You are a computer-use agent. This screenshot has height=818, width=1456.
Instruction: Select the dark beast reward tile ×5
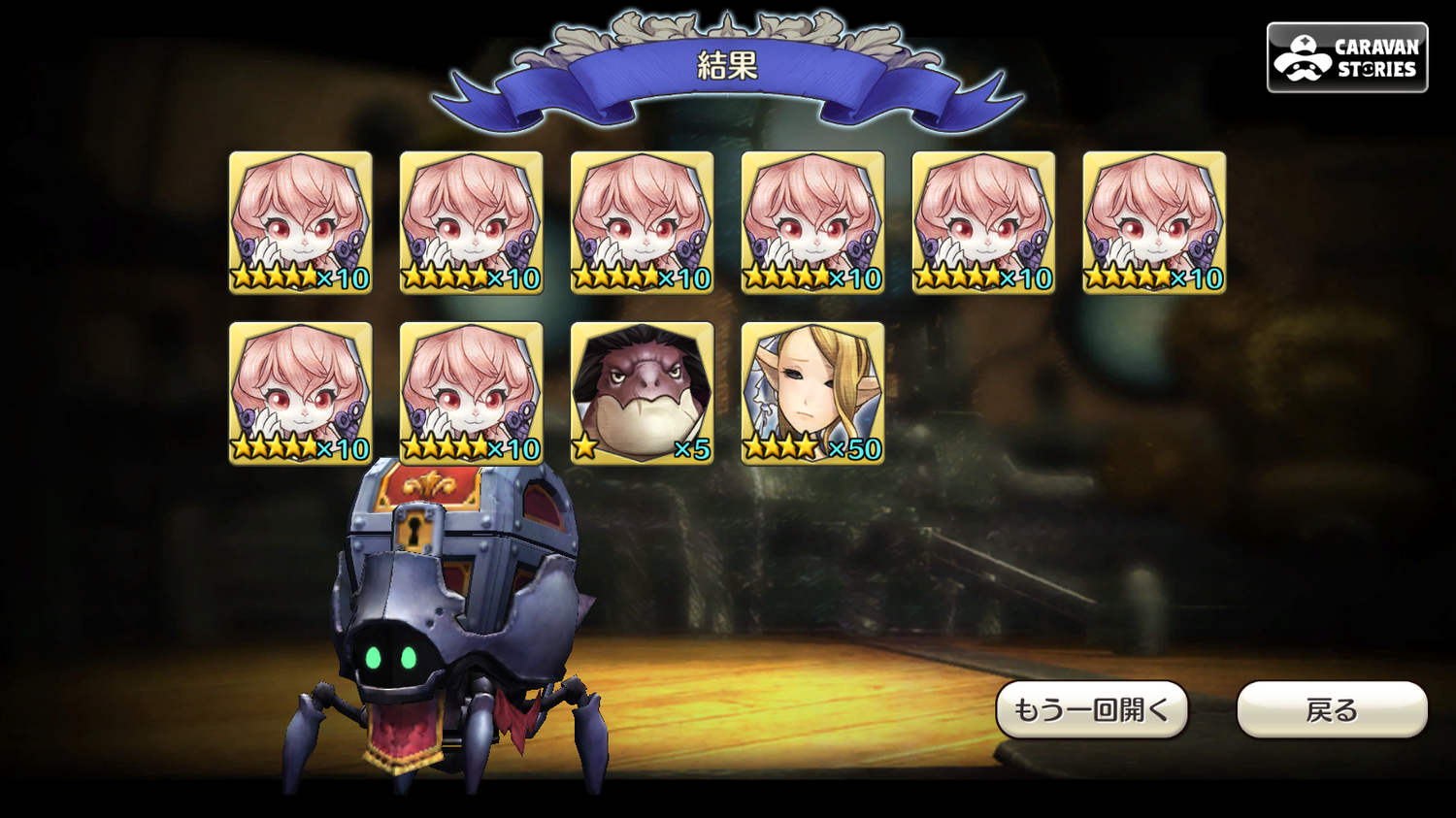[642, 393]
